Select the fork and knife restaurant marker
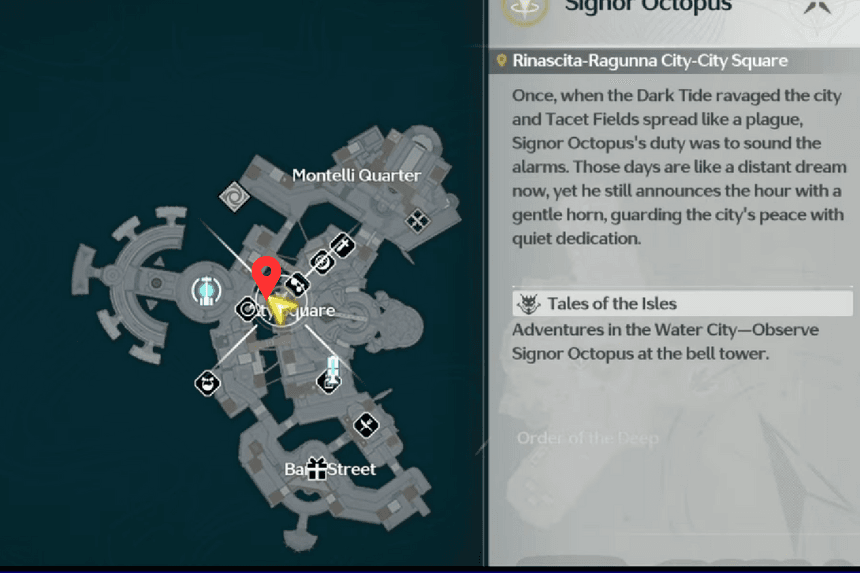 tap(366, 425)
